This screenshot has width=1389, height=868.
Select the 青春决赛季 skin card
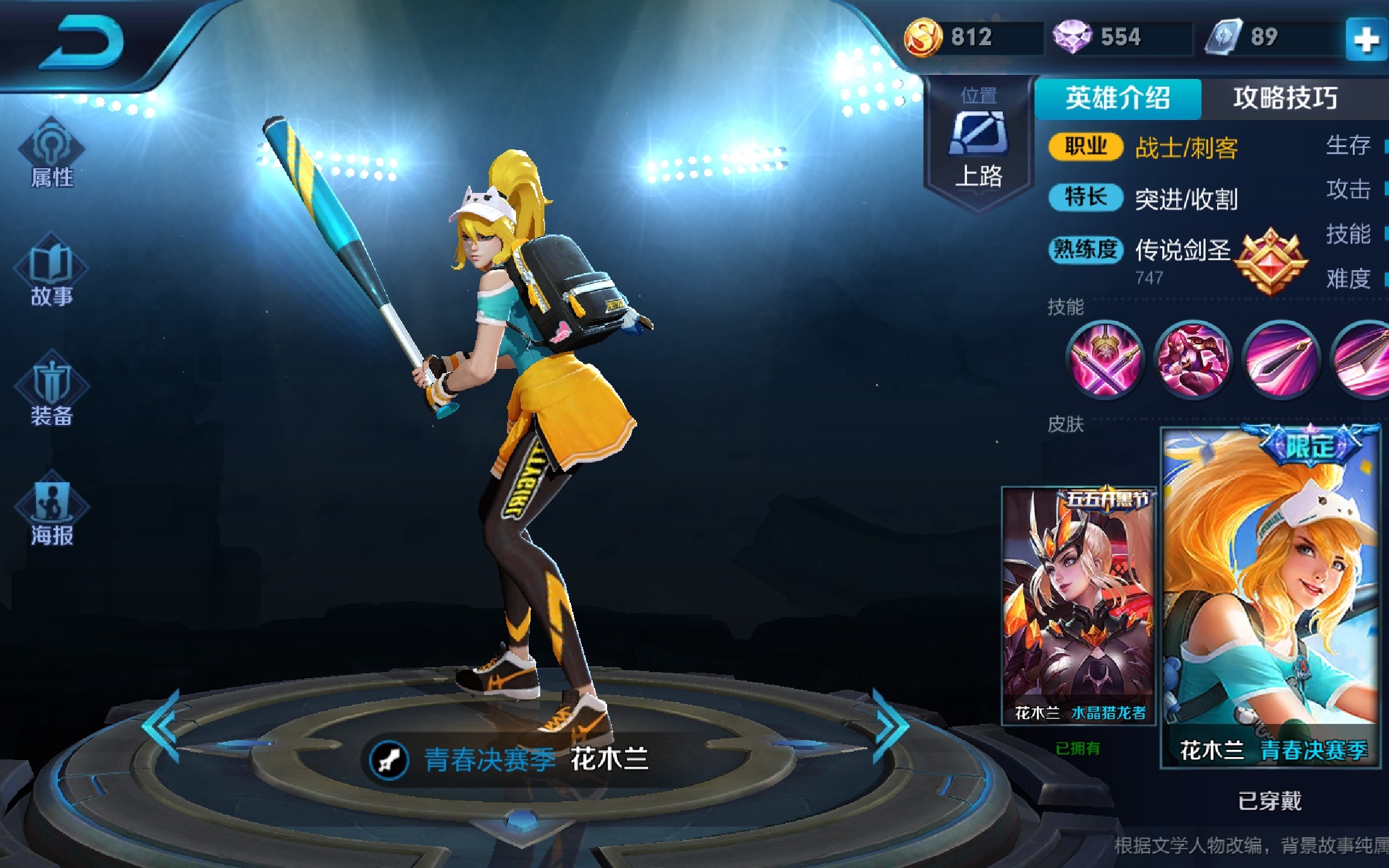pos(1270,597)
